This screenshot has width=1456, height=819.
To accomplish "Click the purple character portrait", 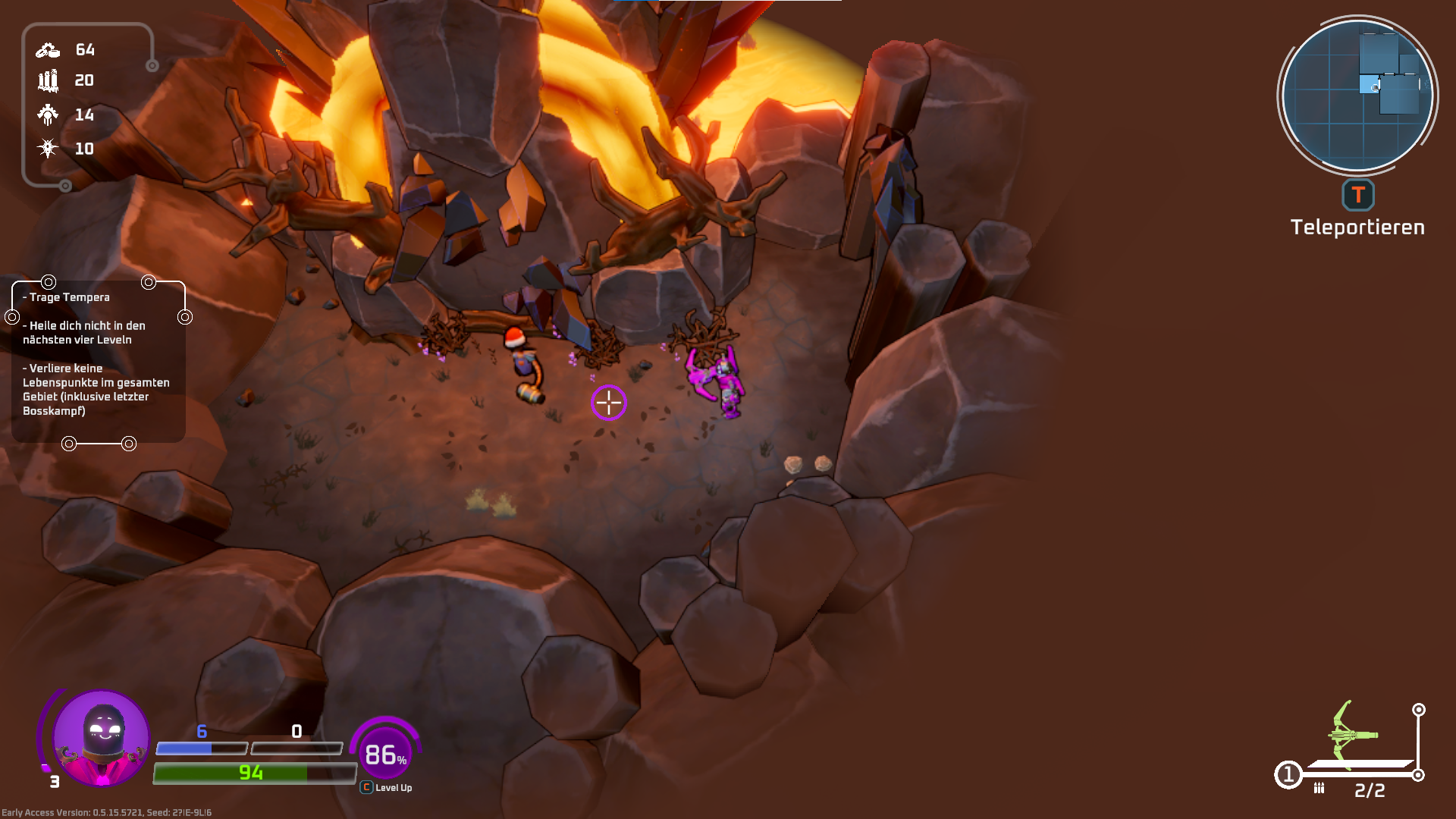I will click(101, 737).
